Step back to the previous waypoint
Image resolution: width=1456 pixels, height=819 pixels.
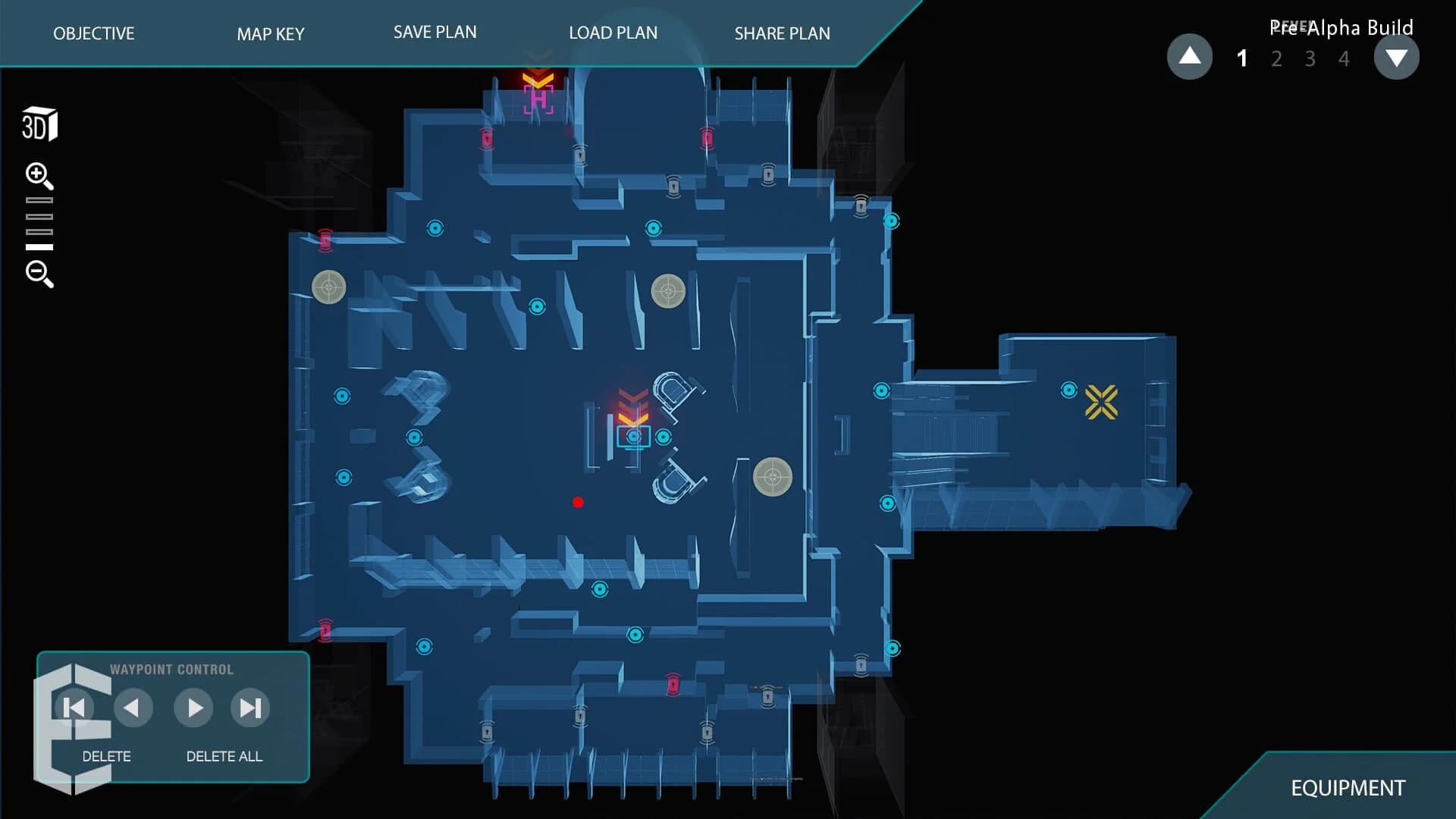click(133, 708)
